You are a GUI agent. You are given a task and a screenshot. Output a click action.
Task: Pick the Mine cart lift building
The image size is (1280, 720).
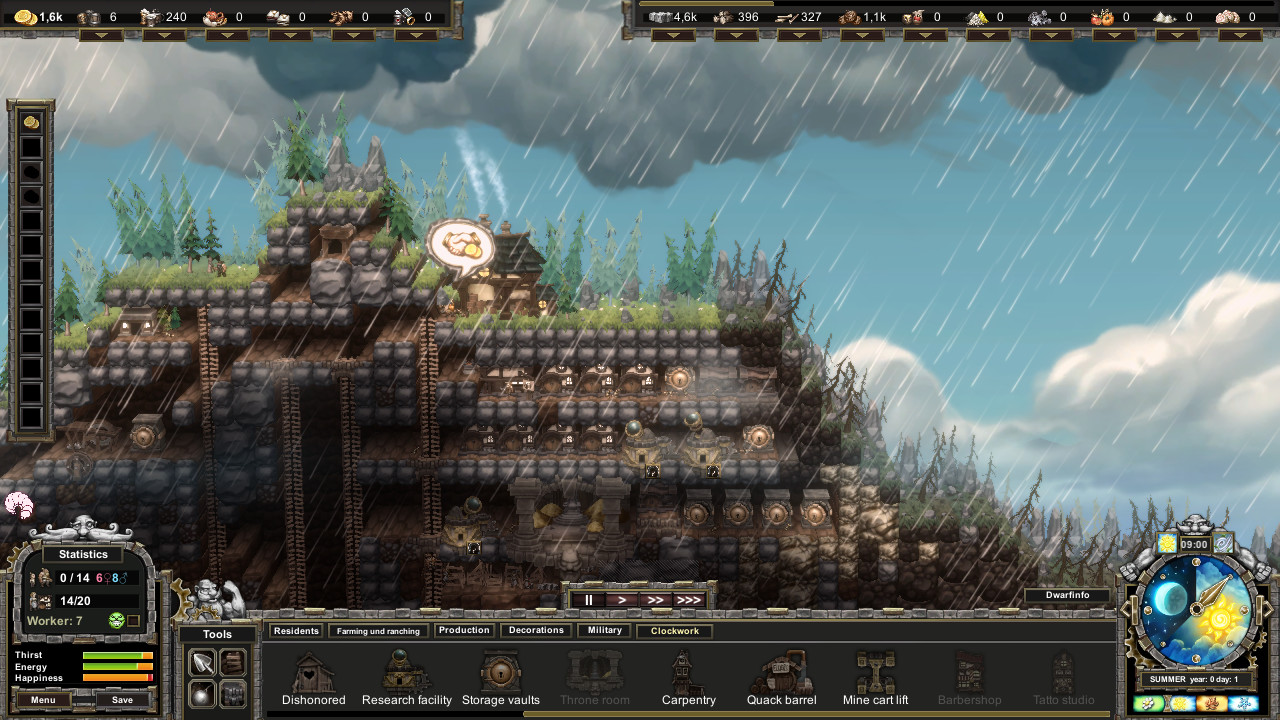click(875, 672)
